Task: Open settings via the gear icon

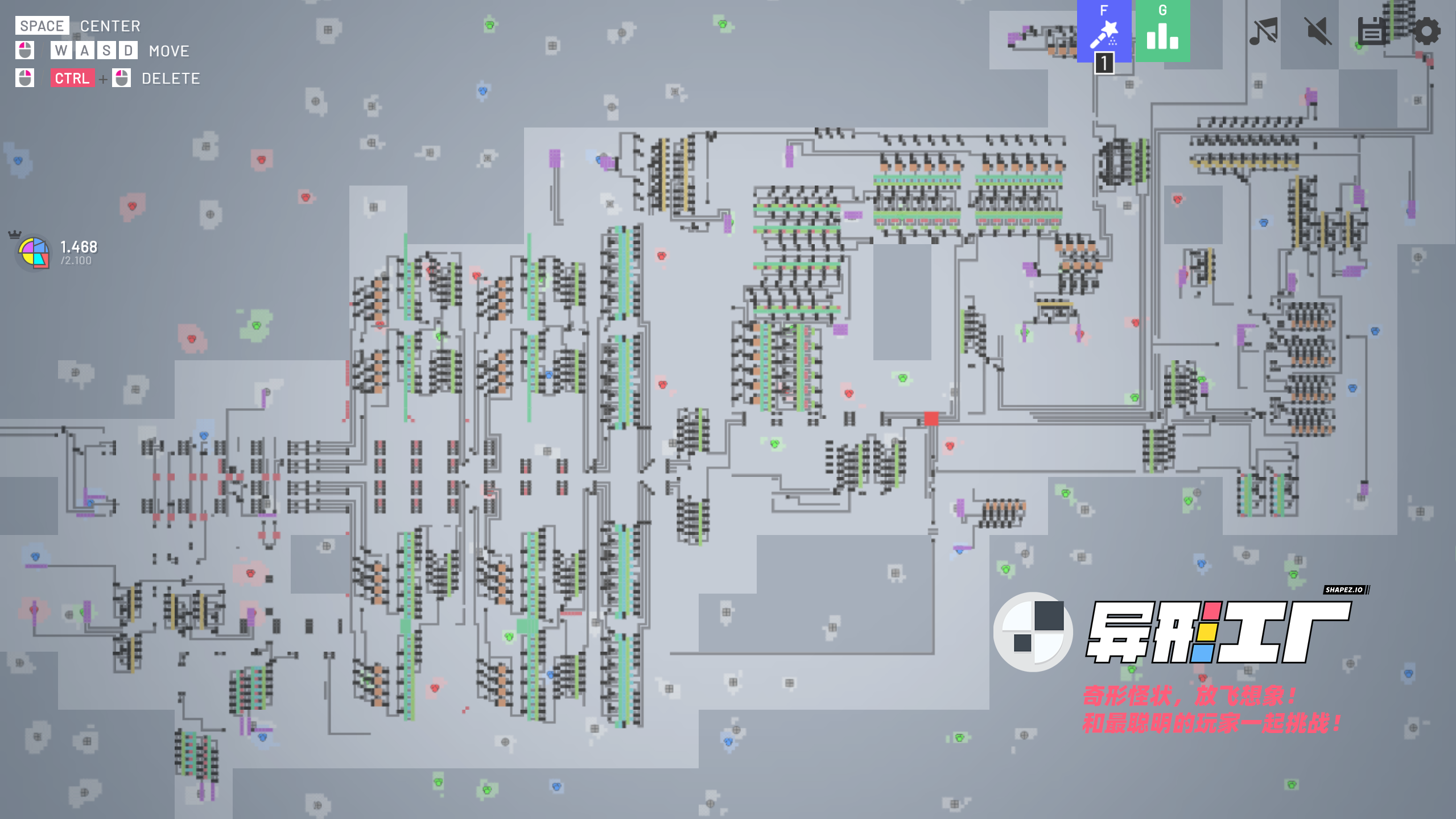Action: pos(1426,31)
